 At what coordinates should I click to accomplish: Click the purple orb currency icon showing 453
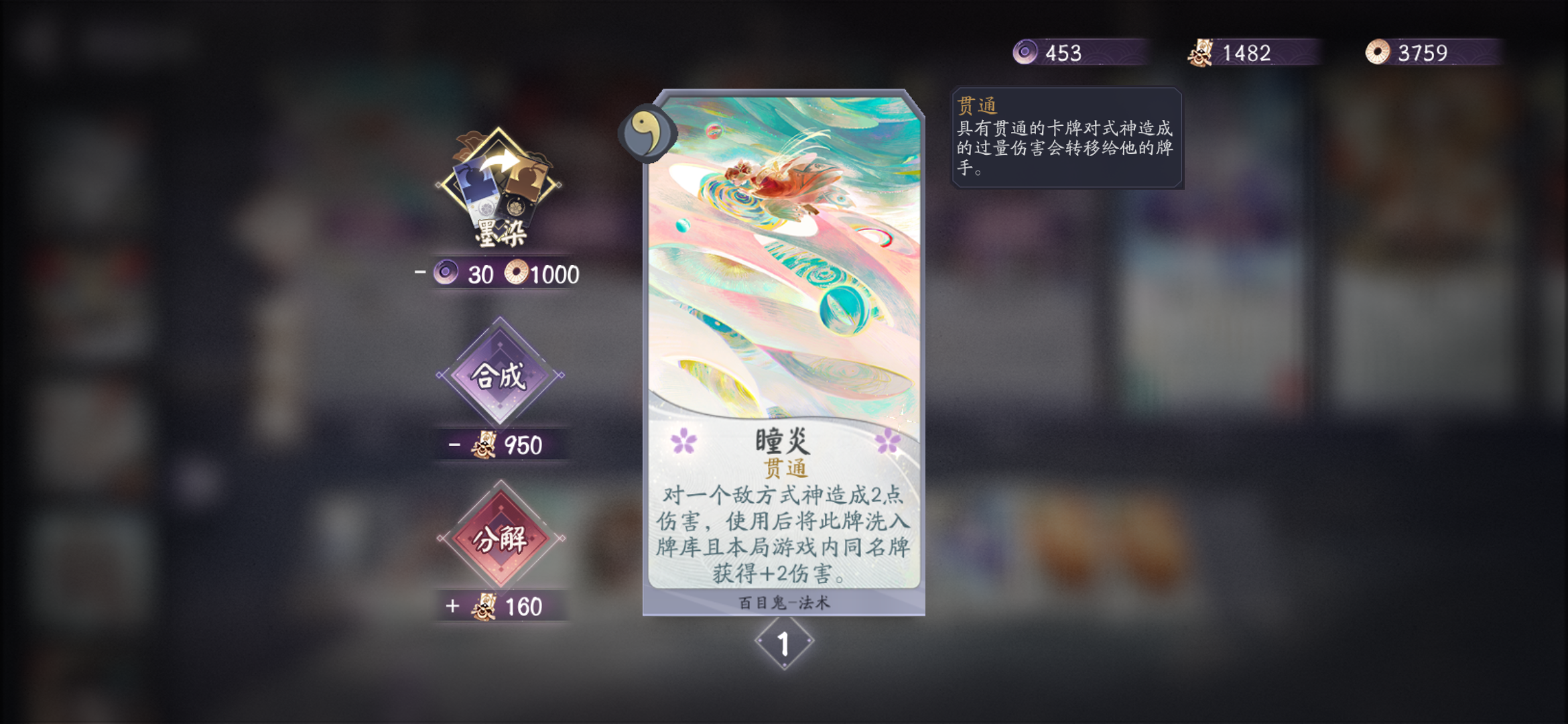(x=1025, y=52)
